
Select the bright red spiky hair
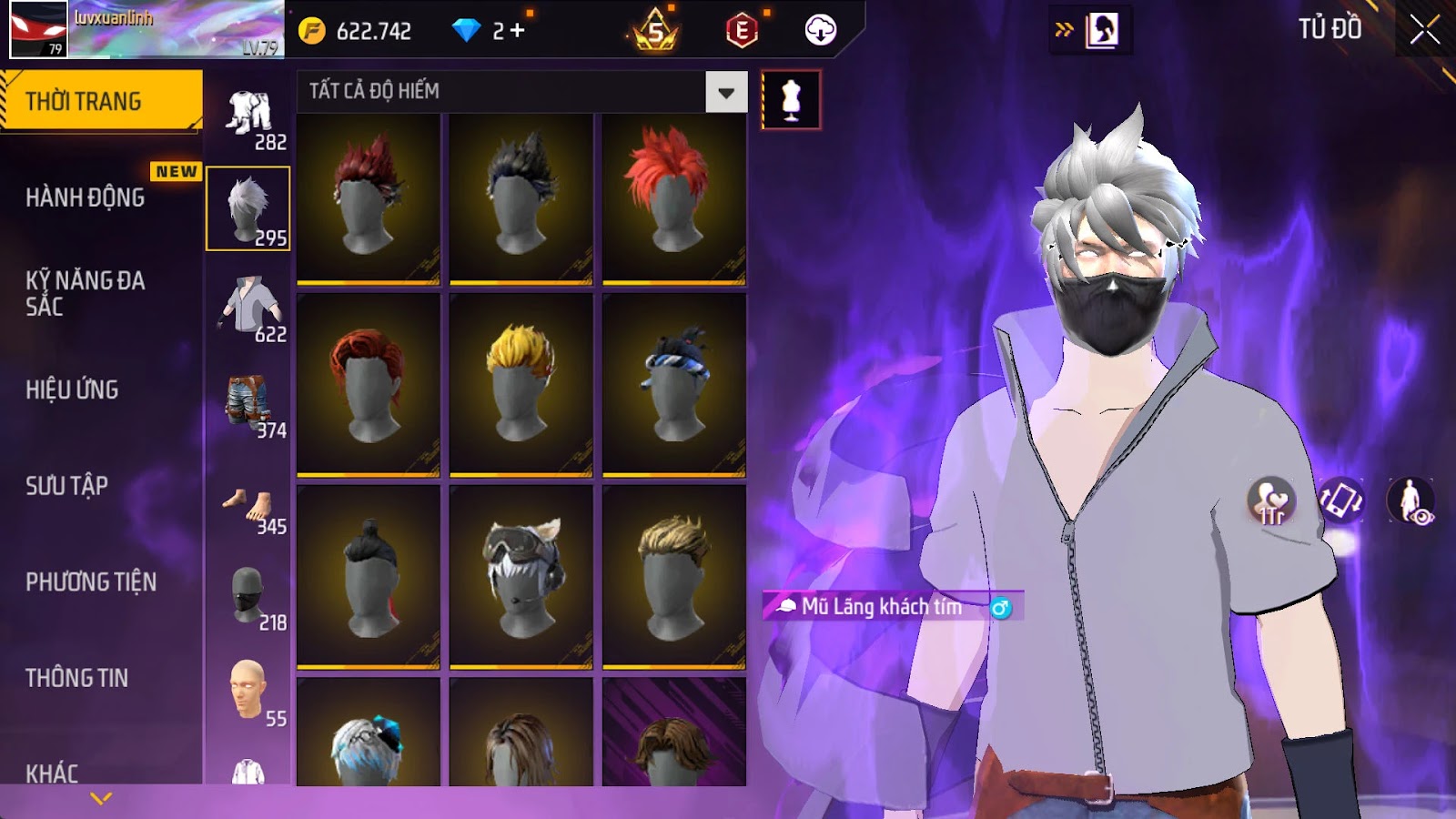673,197
